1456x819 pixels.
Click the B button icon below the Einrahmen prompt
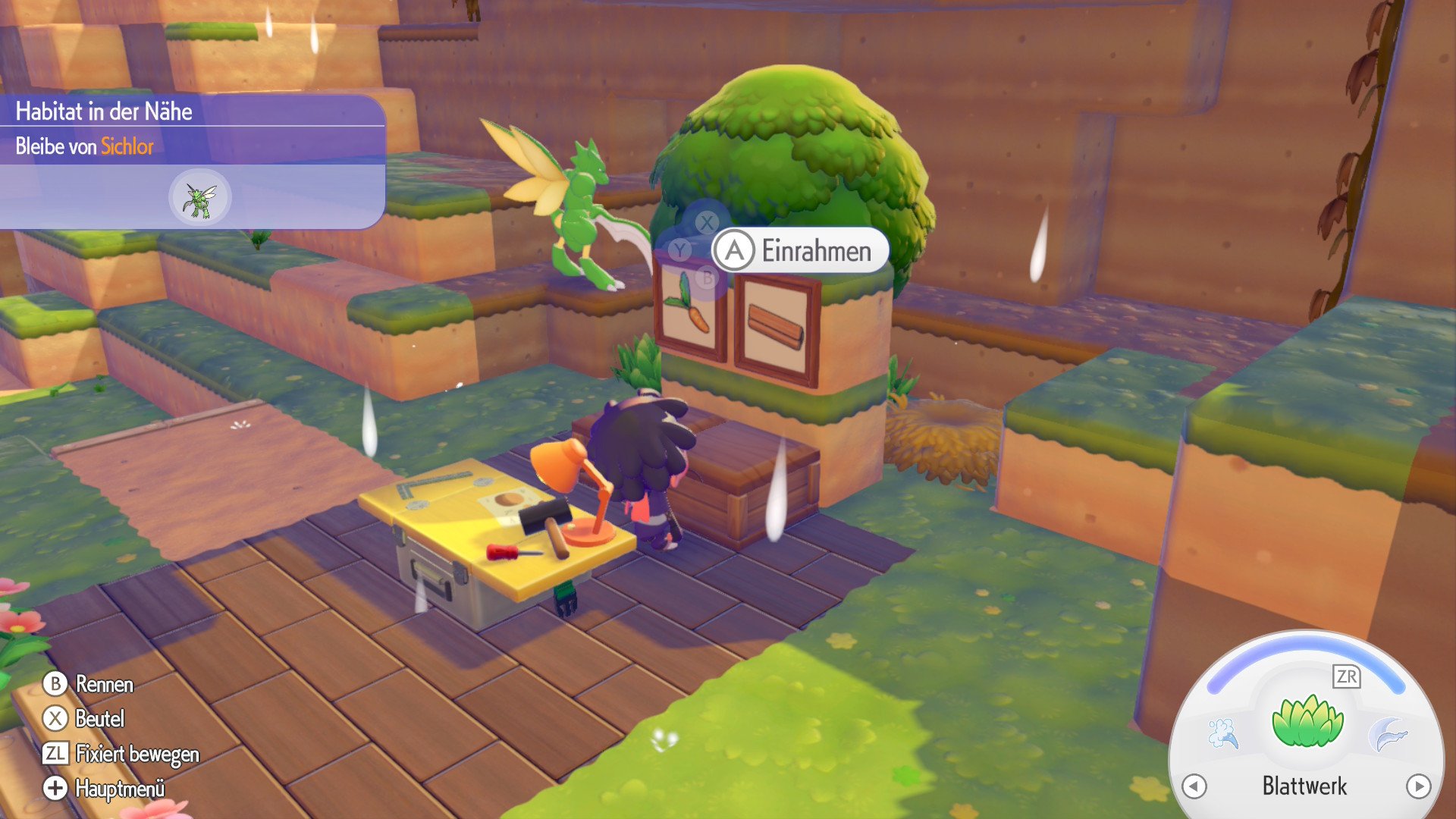pos(706,278)
